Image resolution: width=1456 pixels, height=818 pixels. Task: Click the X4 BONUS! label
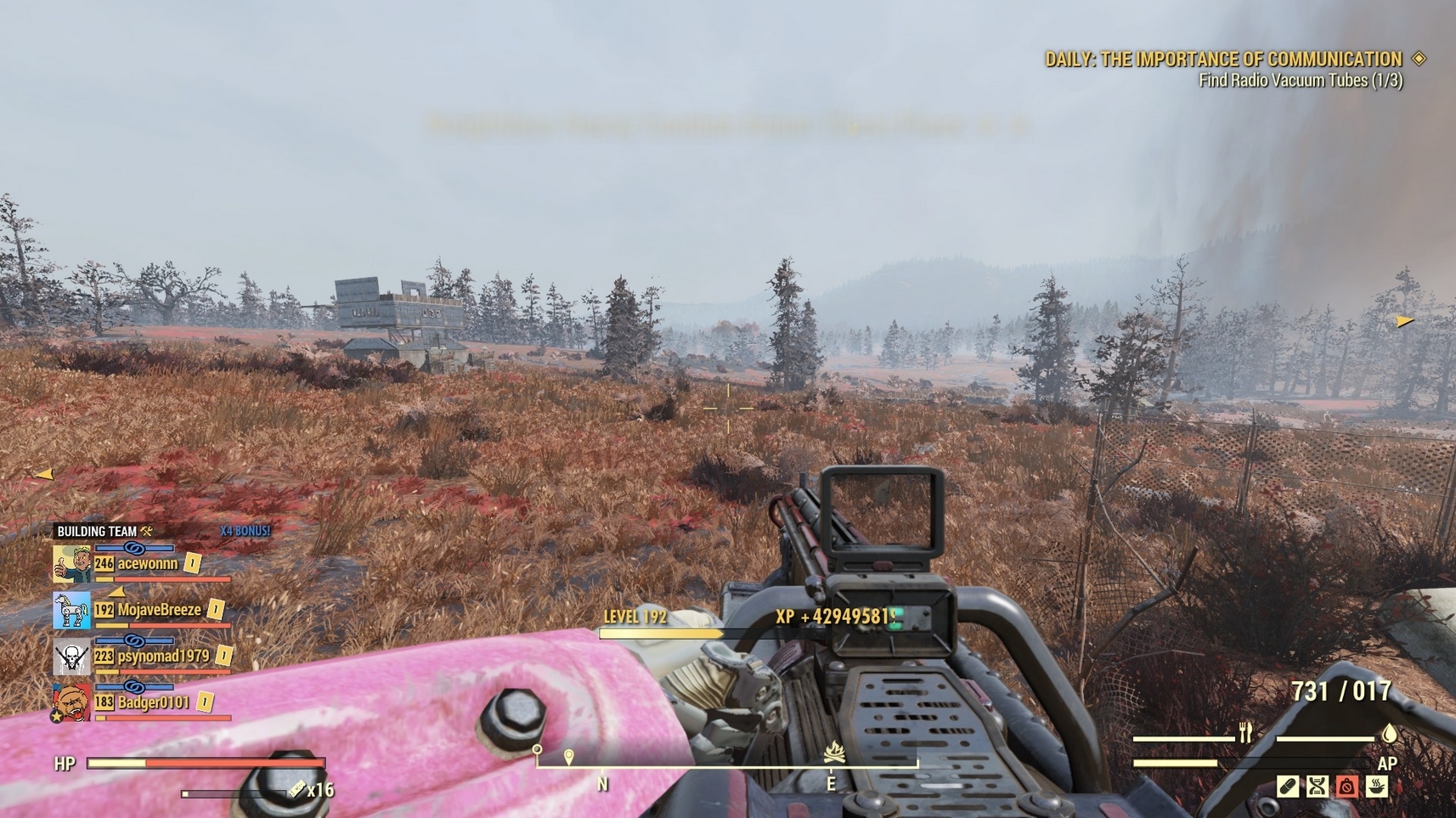(x=245, y=531)
